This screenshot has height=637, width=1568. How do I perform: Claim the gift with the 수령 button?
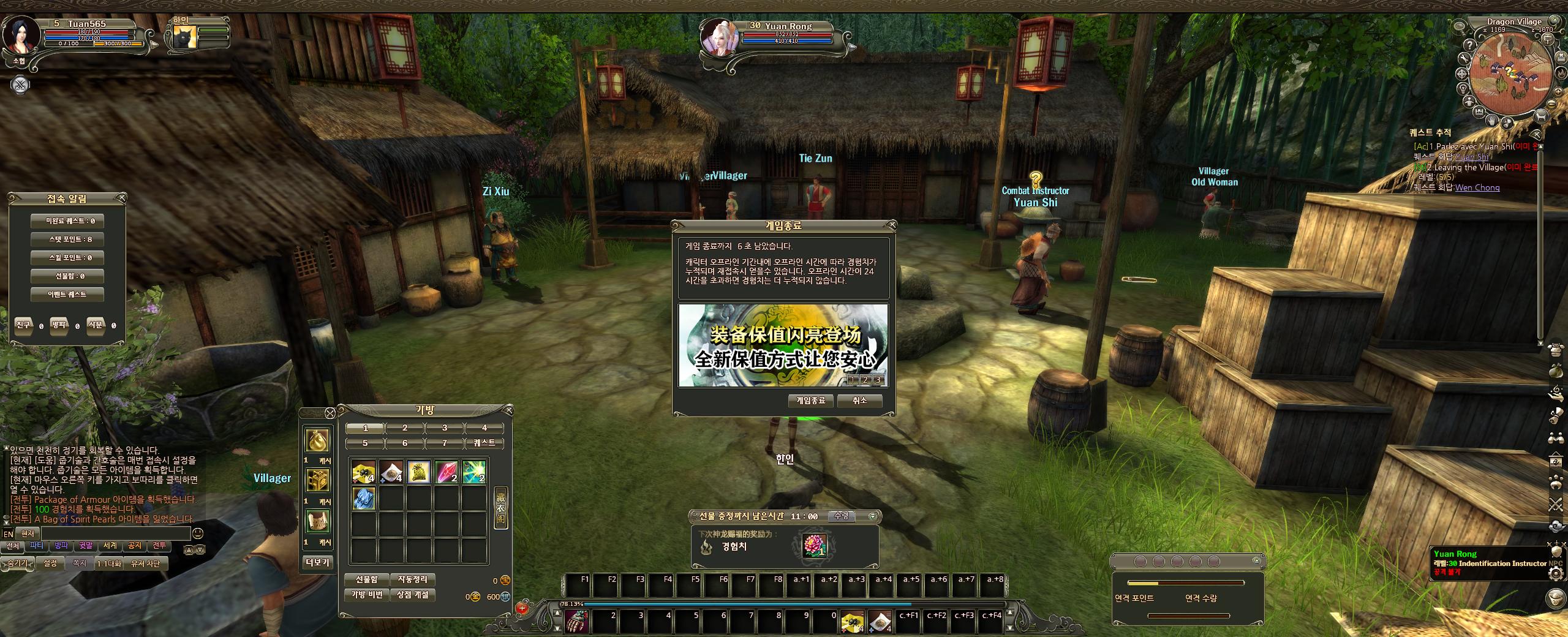842,516
